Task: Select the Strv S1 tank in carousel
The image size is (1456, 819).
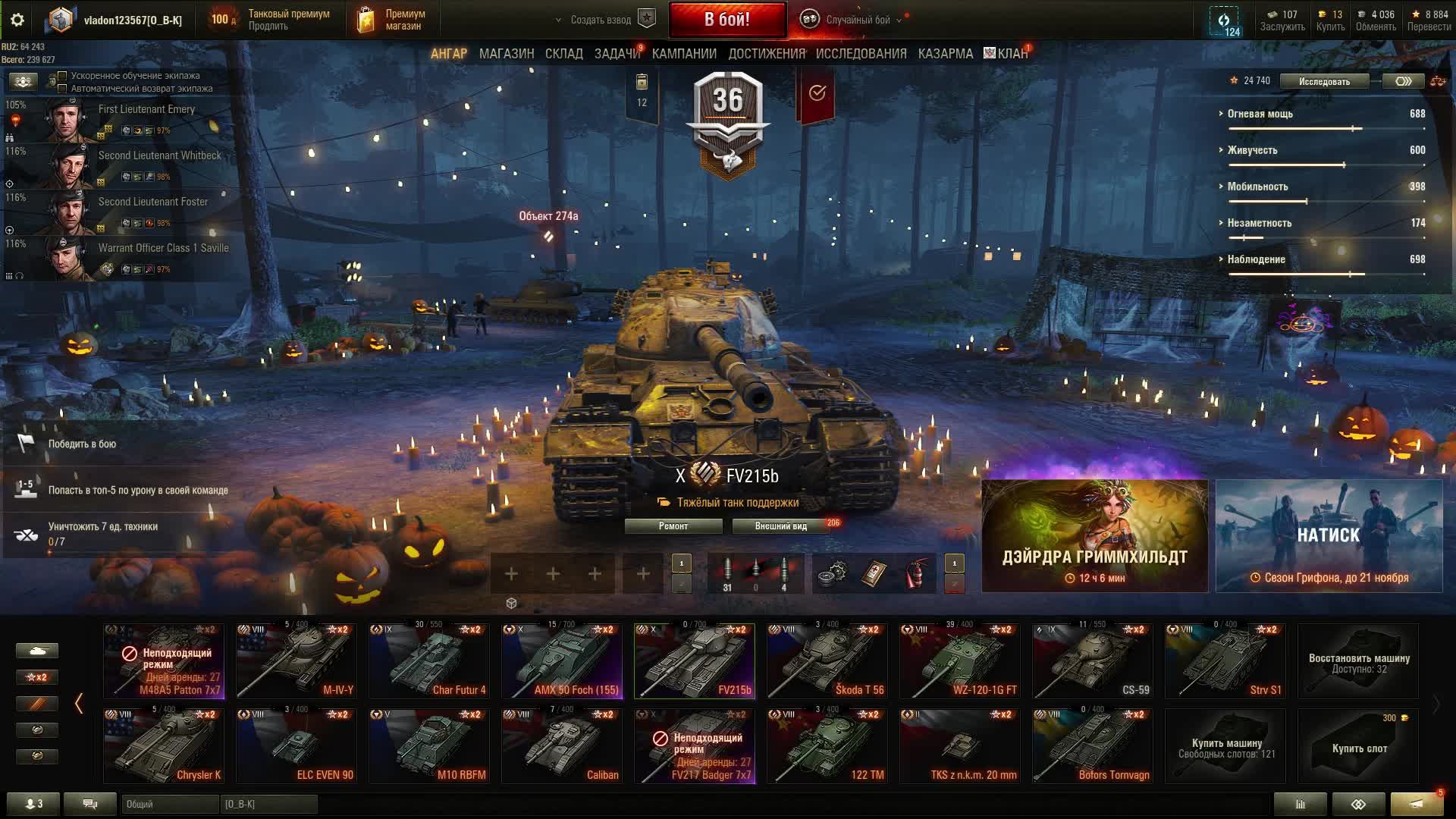Action: (1225, 661)
